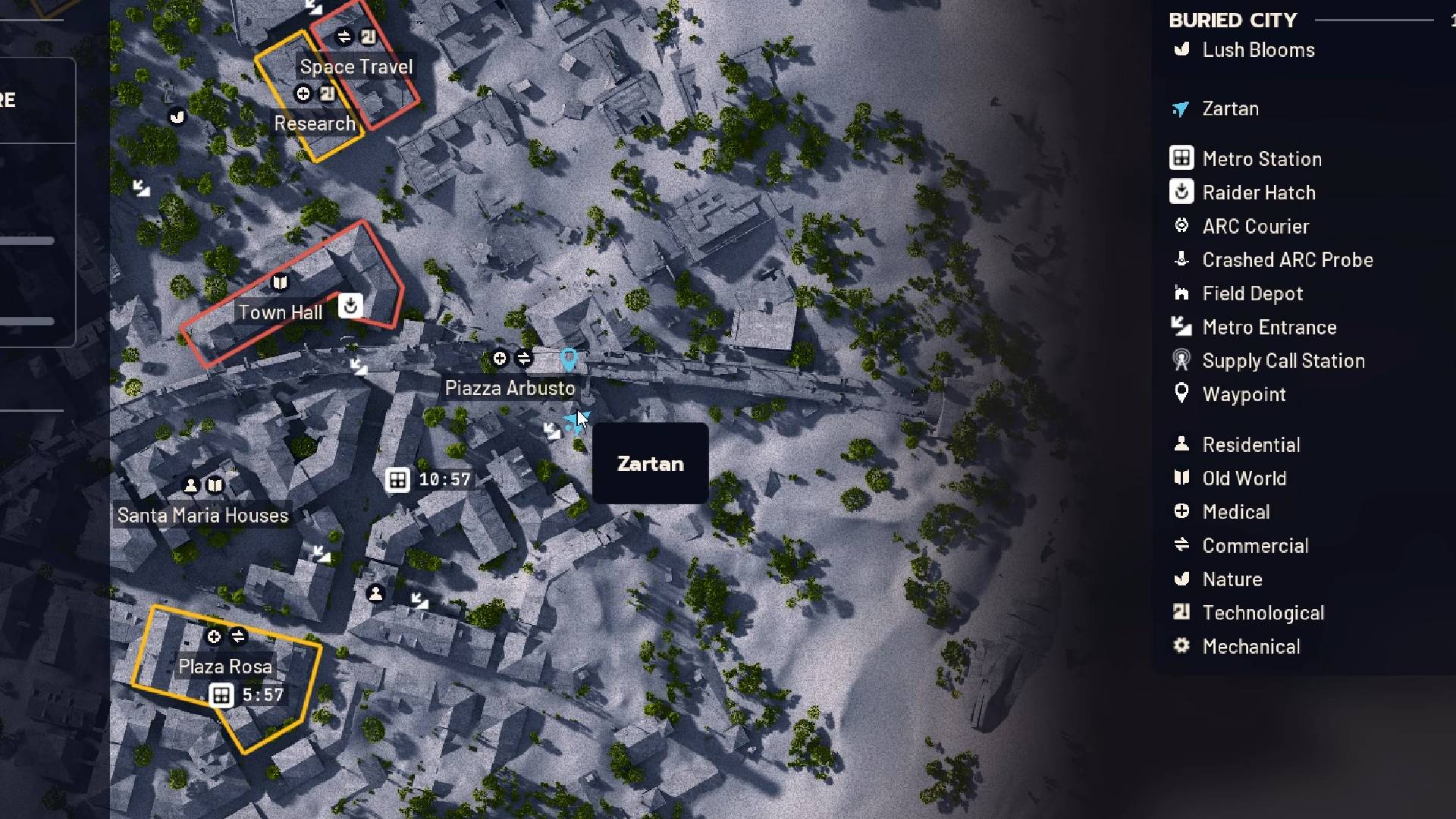Click the Lush Blooms leaf icon in the legend
Image resolution: width=1456 pixels, height=819 pixels.
coord(1181,49)
